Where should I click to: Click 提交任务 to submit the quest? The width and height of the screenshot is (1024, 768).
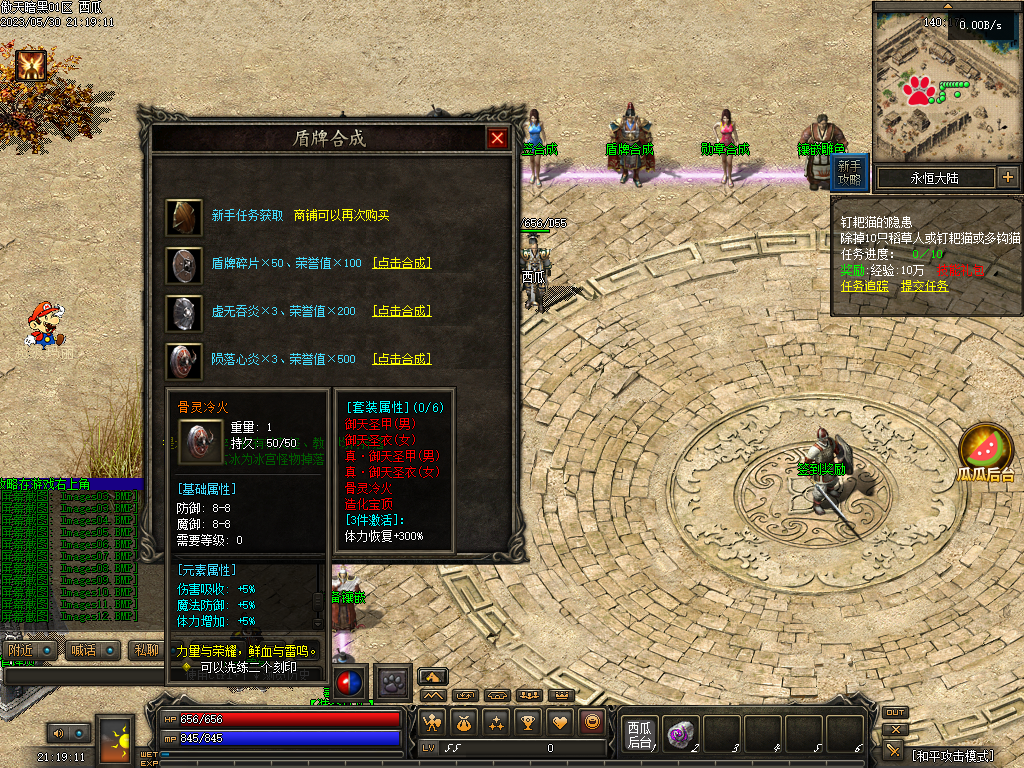tap(924, 285)
